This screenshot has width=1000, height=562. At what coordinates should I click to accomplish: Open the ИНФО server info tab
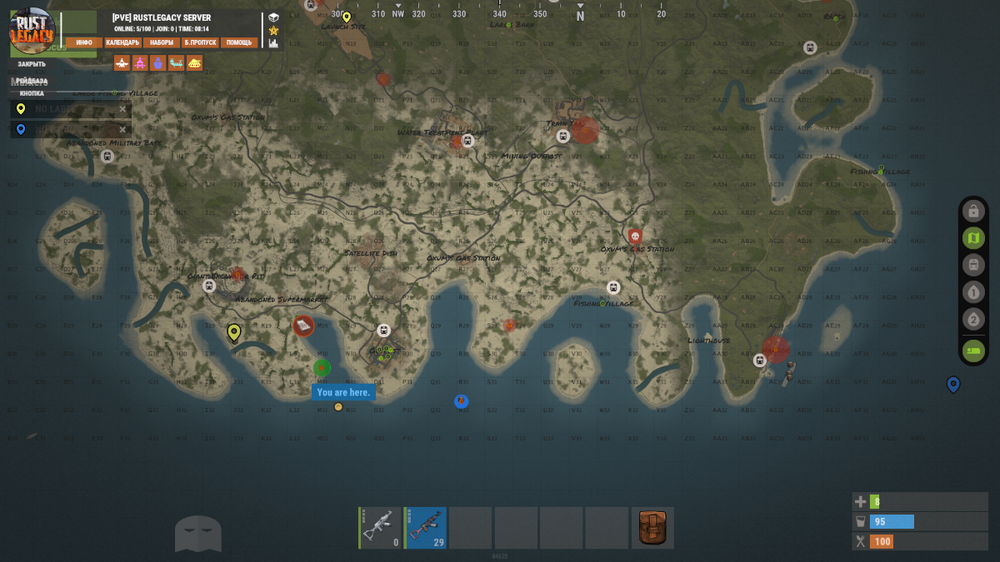84,43
